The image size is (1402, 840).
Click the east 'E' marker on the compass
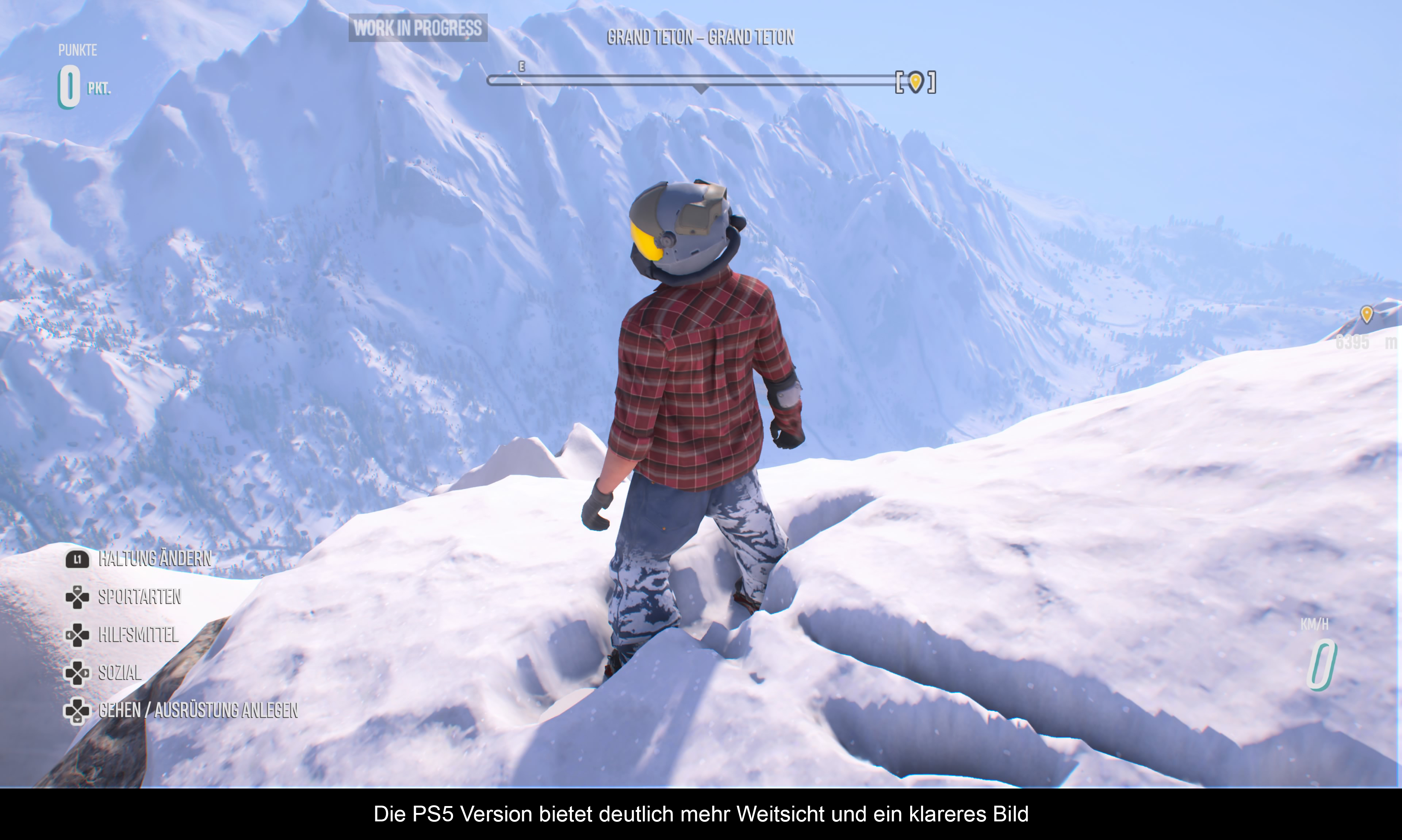pos(522,67)
